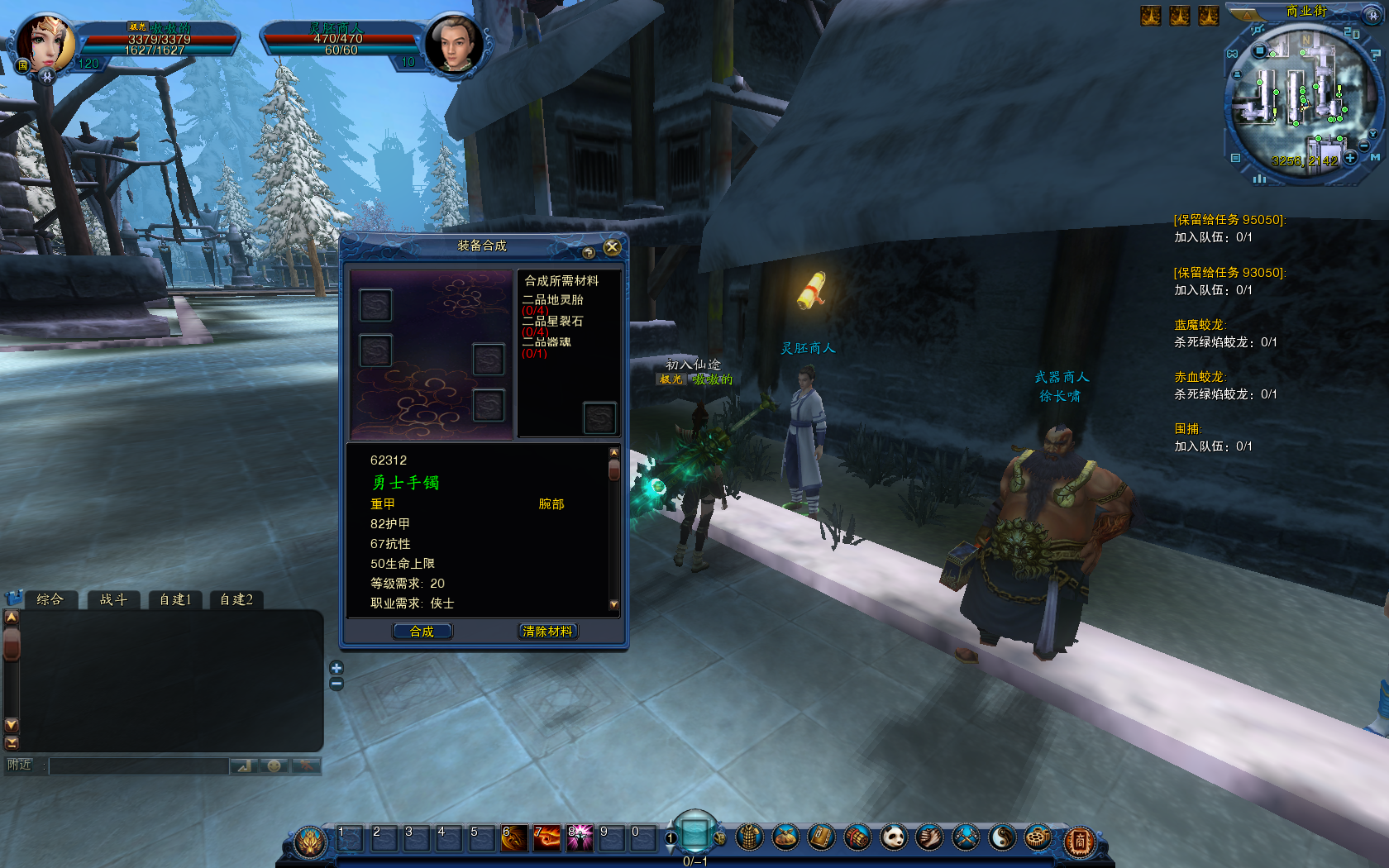1389x868 pixels.
Task: Switch to the 战斗 chat tab
Action: pos(113,599)
